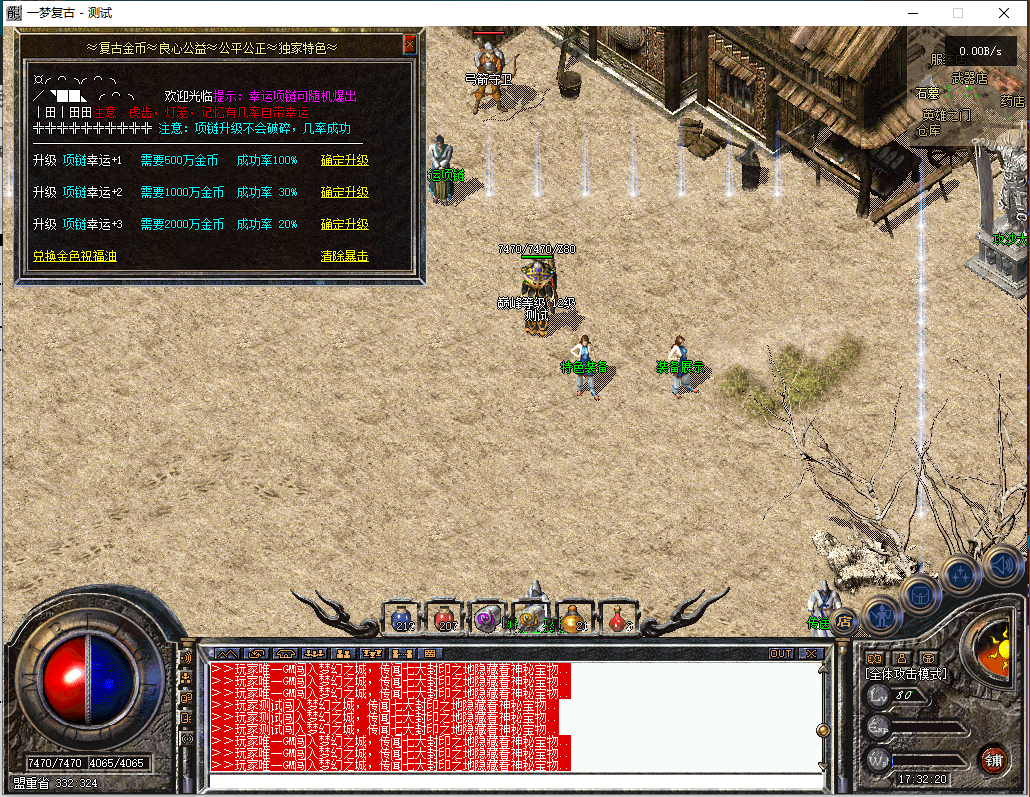The height and width of the screenshot is (797, 1030).
Task: Click the chat text input field
Action: tap(510, 780)
